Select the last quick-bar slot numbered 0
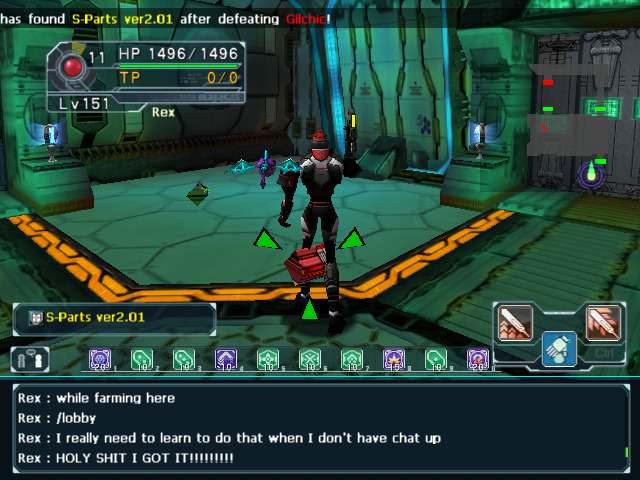The image size is (640, 480). tap(478, 359)
